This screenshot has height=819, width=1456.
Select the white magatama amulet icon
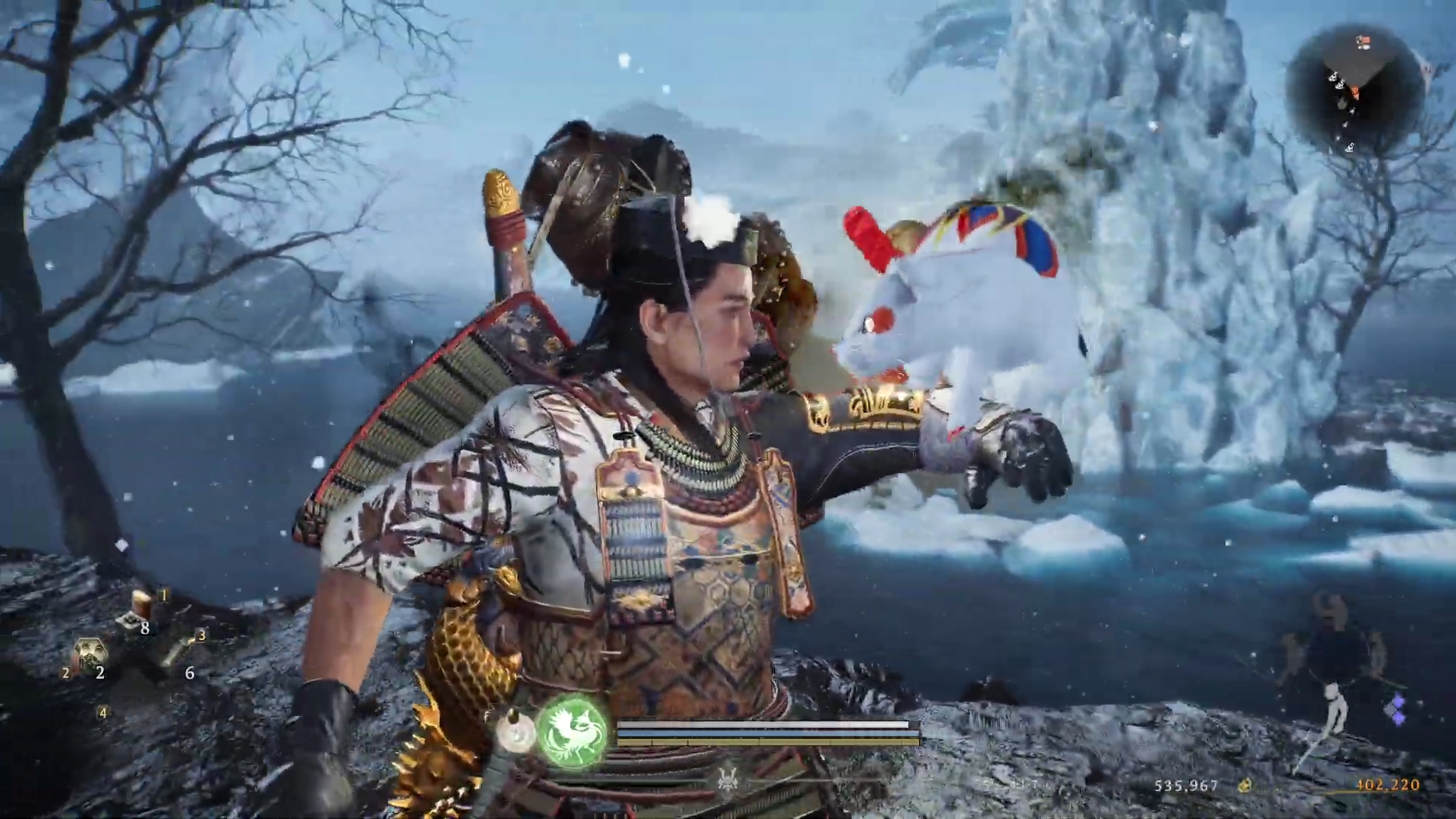click(514, 735)
